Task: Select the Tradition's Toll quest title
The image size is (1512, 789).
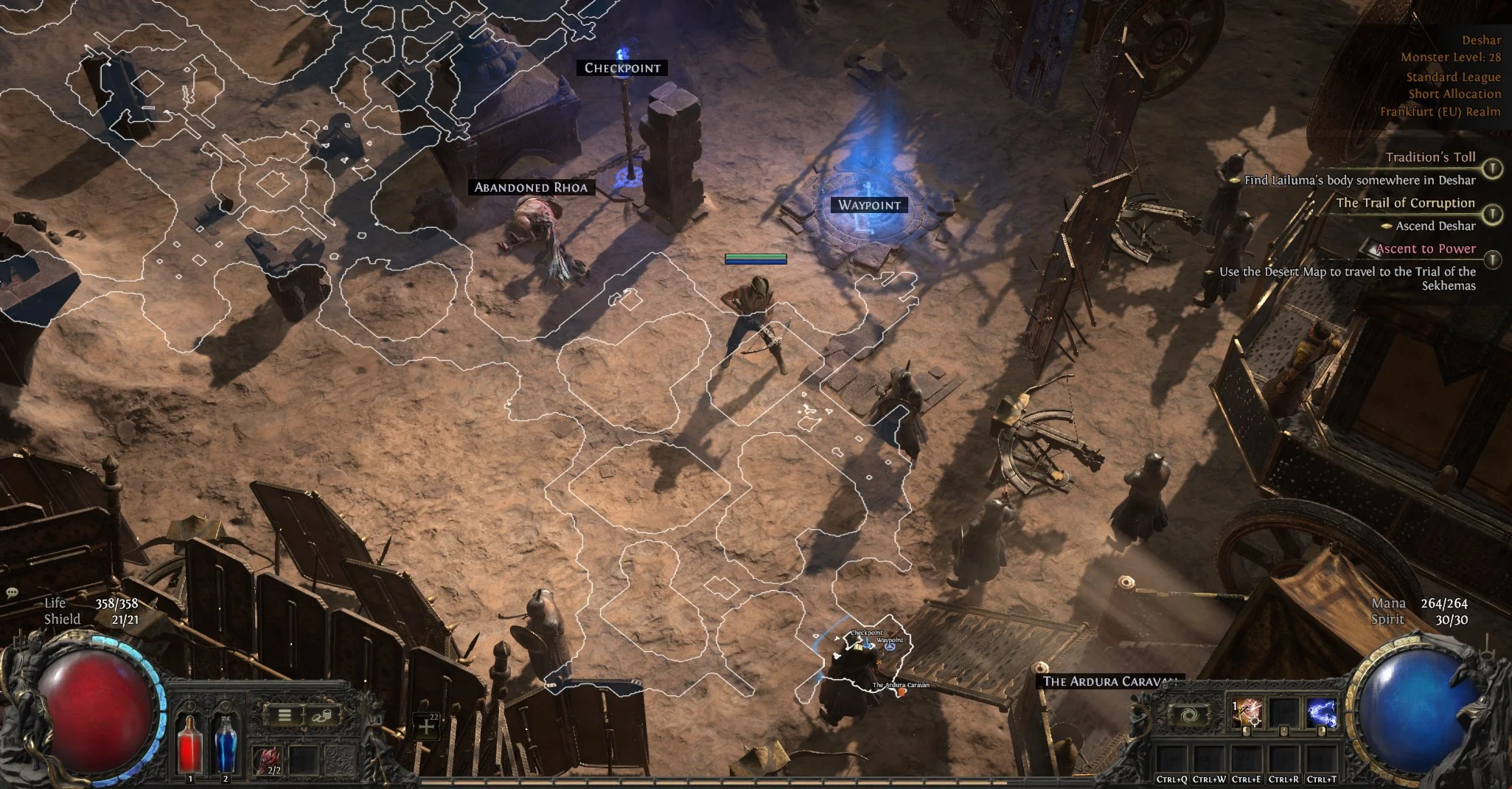Action: pos(1430,157)
